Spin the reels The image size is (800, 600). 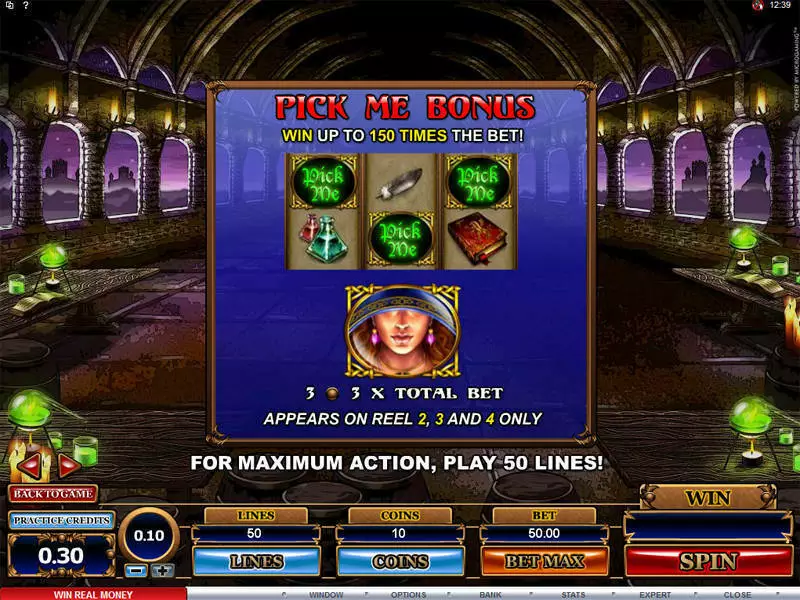[x=708, y=561]
